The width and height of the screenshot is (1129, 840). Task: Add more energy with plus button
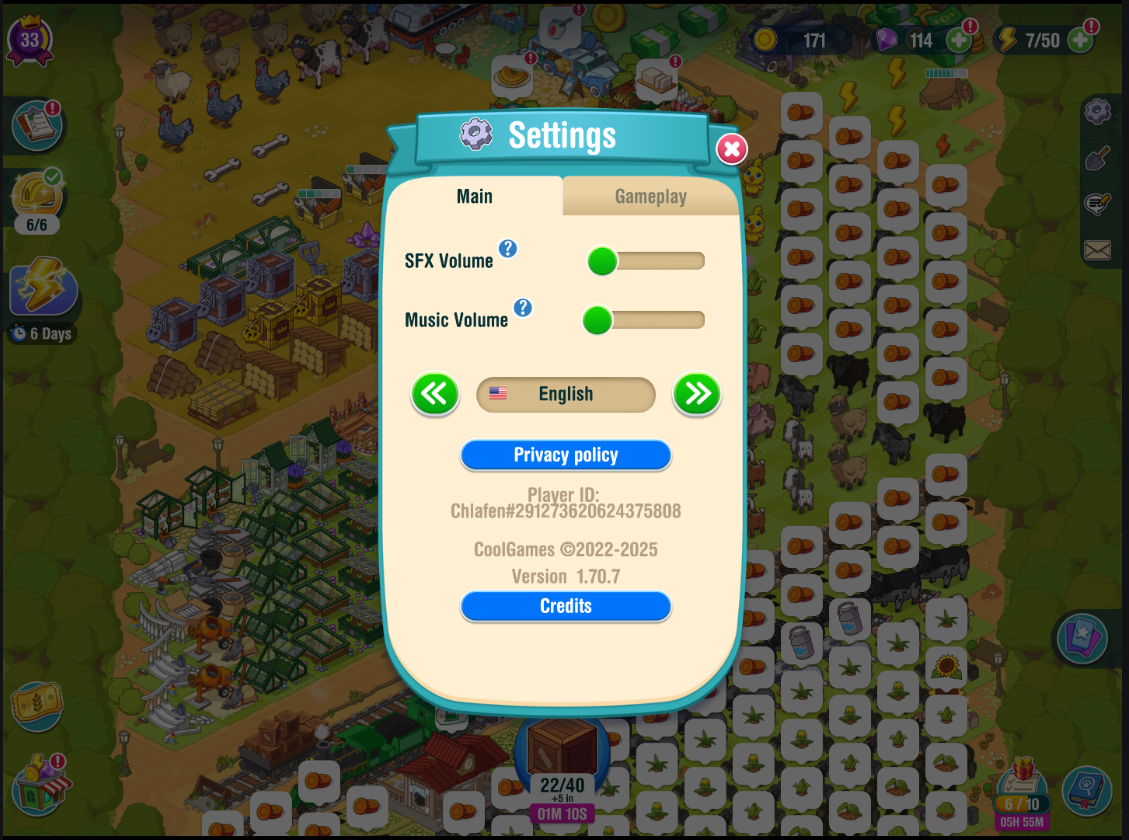(x=1080, y=40)
